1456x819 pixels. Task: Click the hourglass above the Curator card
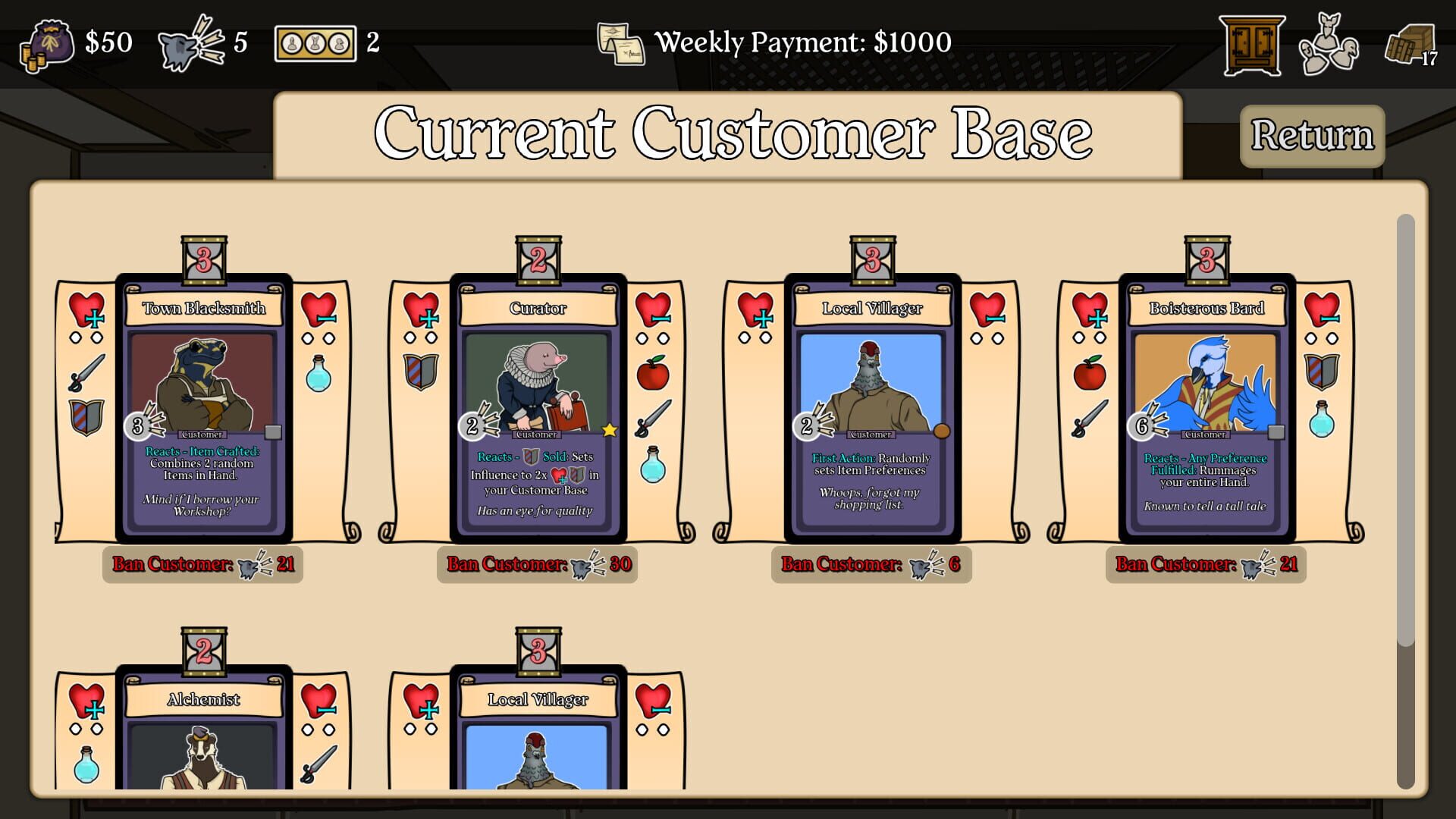pyautogui.click(x=539, y=256)
